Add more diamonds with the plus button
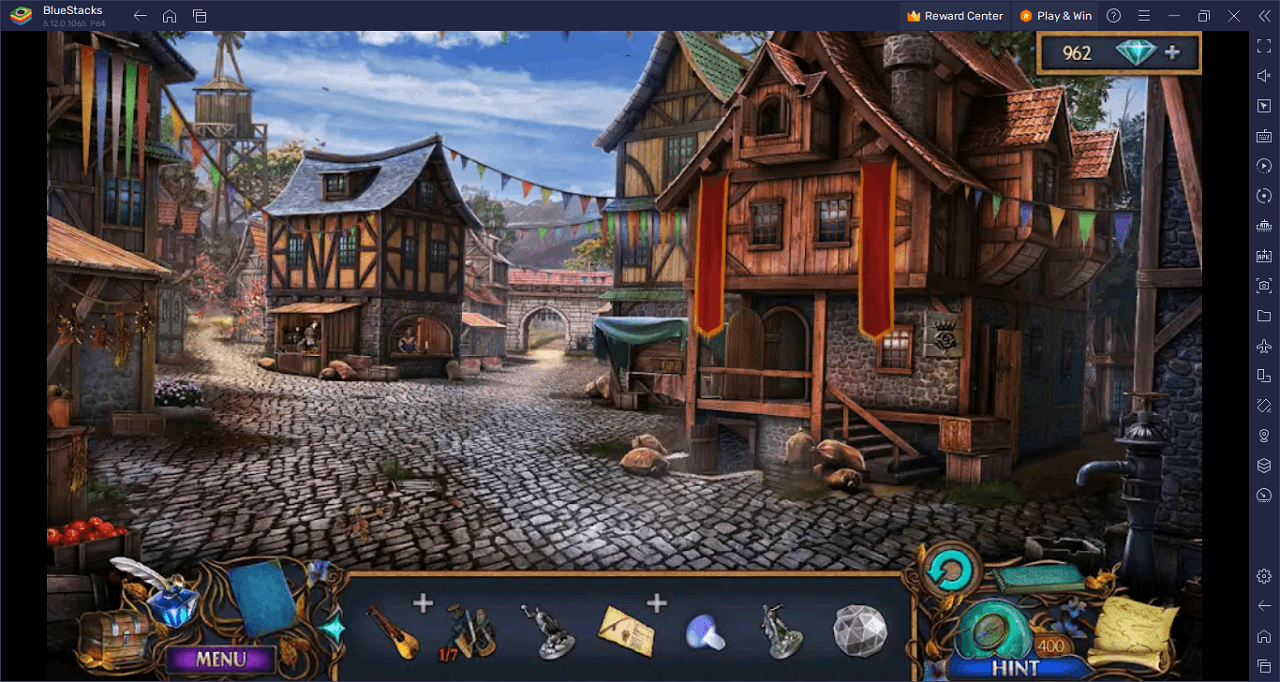1280x682 pixels. coord(1172,53)
